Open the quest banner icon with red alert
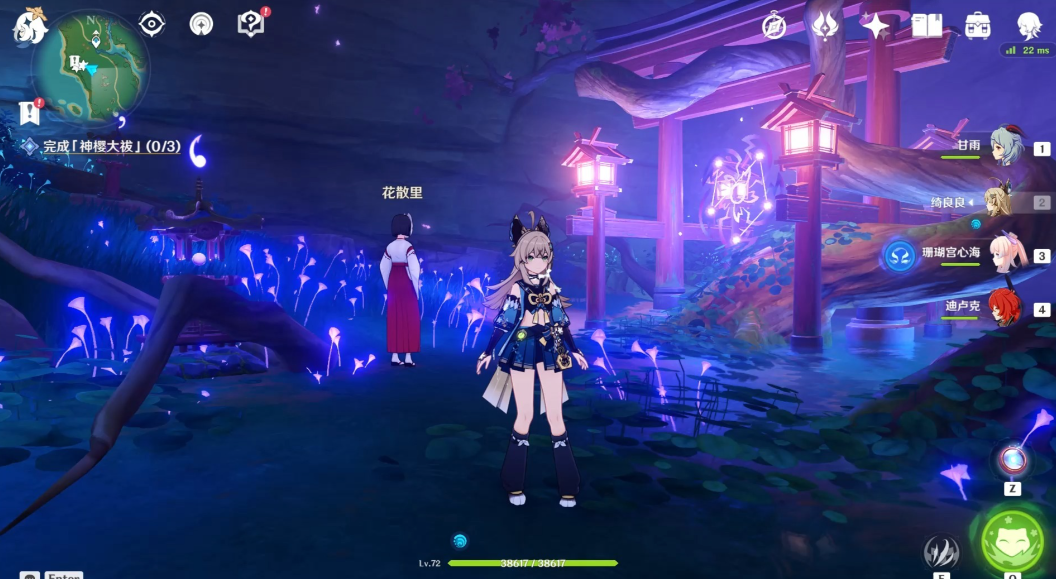This screenshot has width=1056, height=579. (28, 111)
